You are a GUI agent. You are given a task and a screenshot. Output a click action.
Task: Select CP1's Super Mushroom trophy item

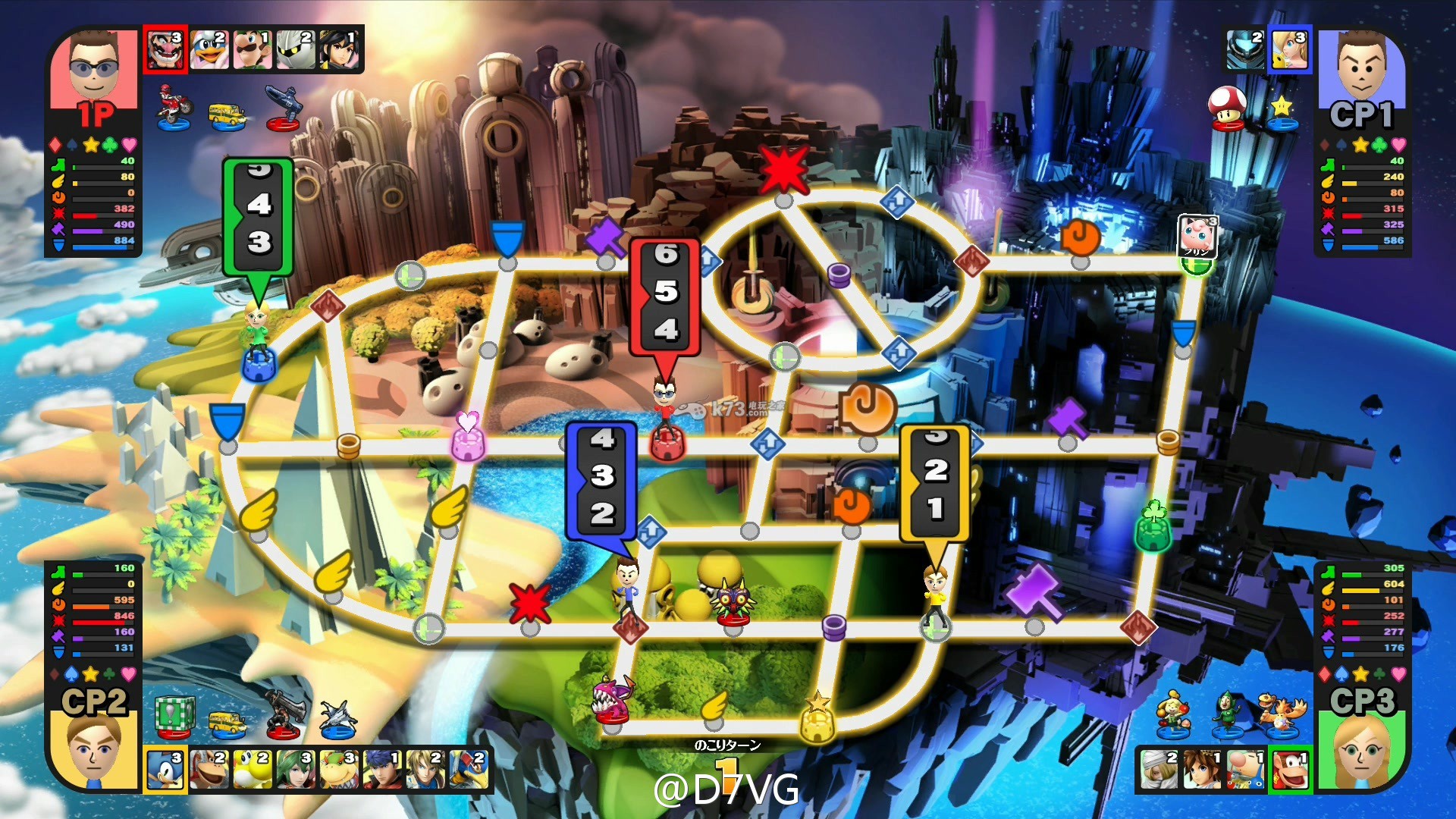coord(1226,108)
